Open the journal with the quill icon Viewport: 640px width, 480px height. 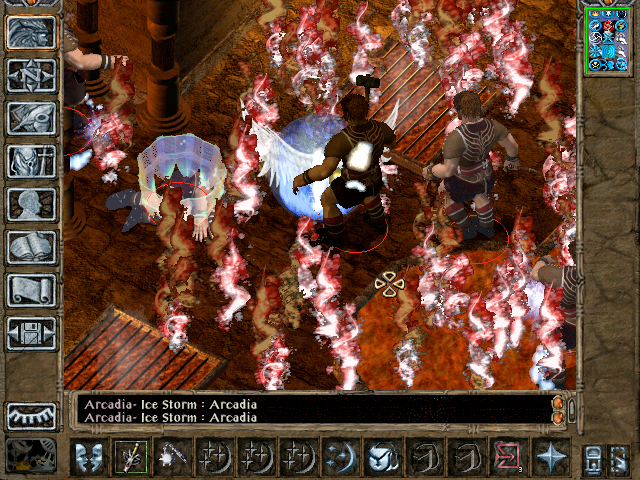coord(30,118)
